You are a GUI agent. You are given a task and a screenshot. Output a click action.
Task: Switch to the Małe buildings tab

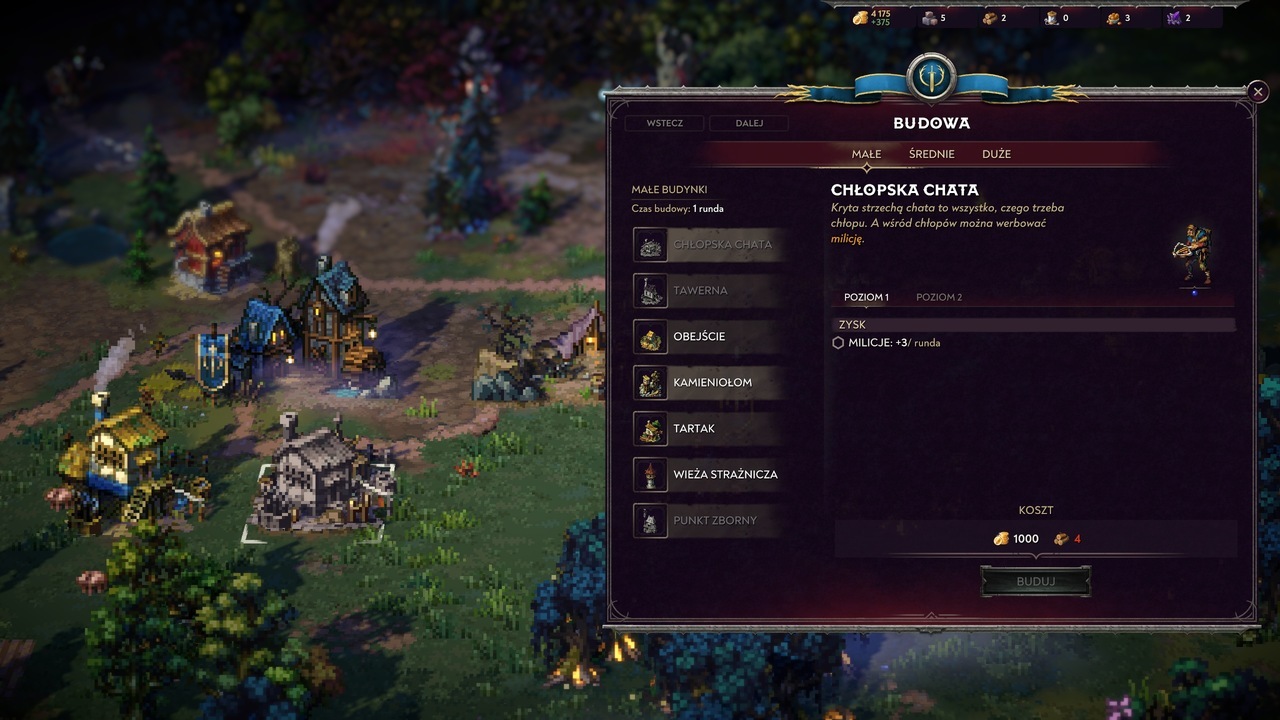point(866,154)
